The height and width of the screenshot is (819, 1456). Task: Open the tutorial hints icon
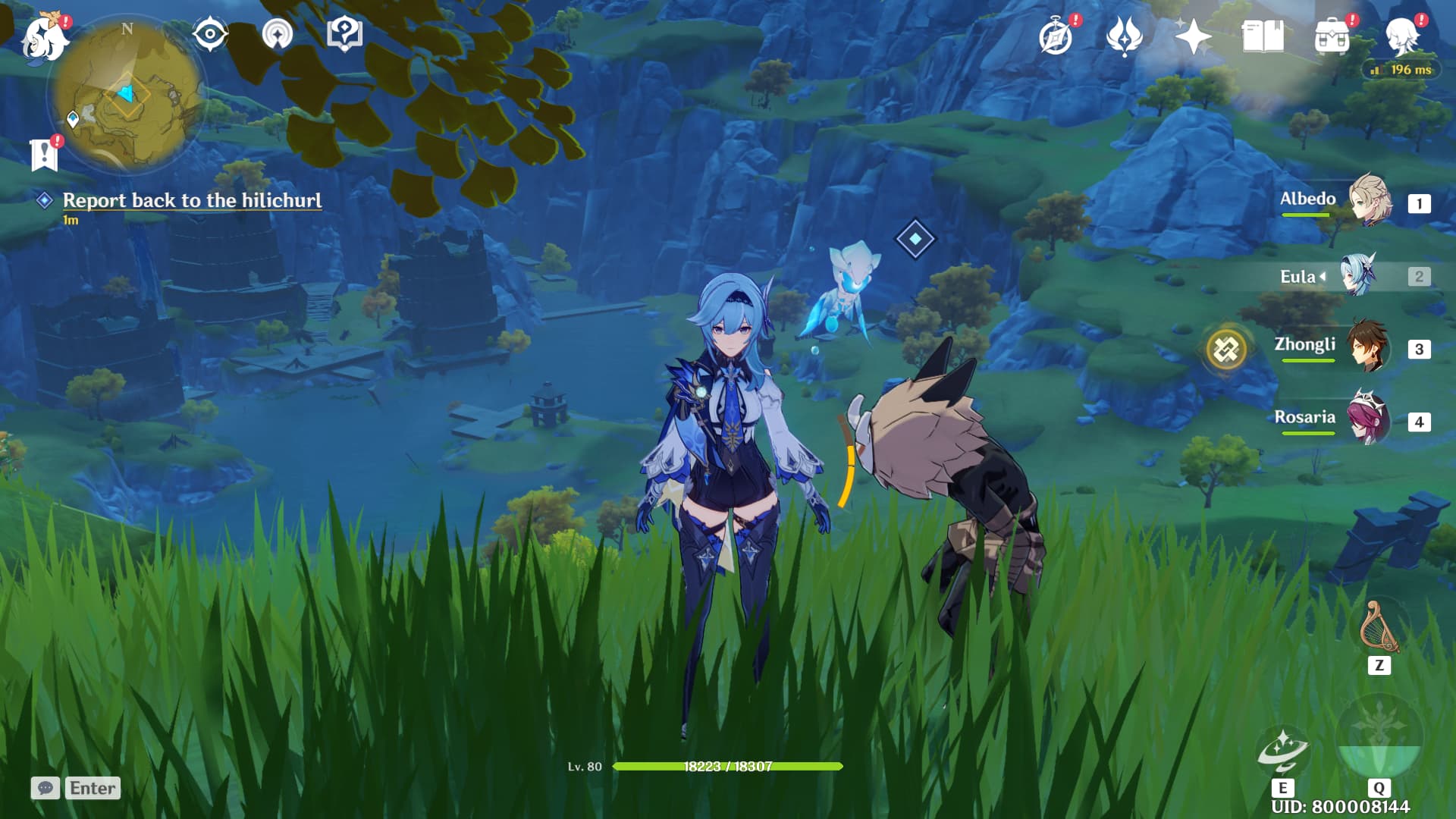345,34
